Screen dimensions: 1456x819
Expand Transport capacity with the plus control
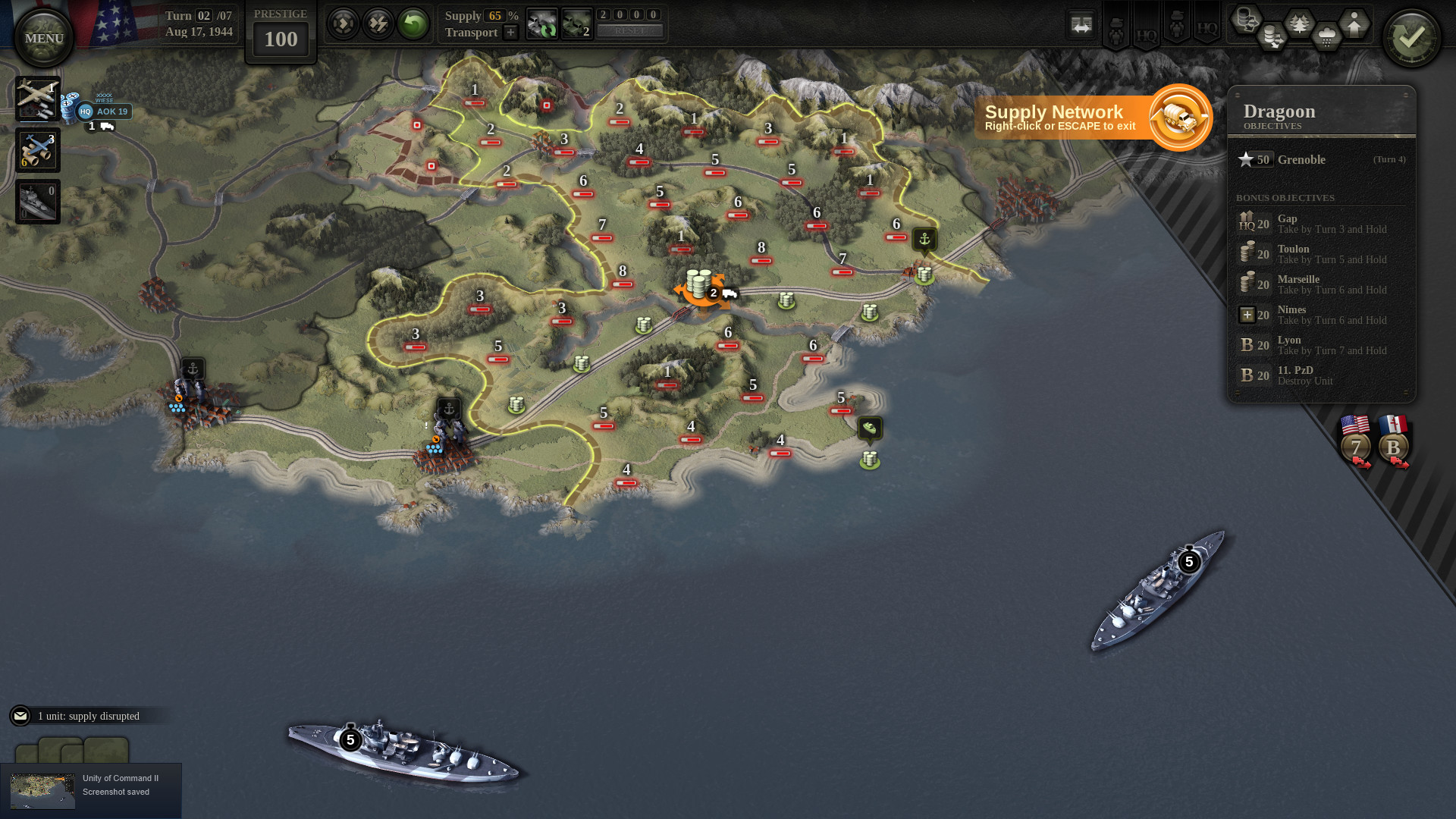(x=511, y=33)
